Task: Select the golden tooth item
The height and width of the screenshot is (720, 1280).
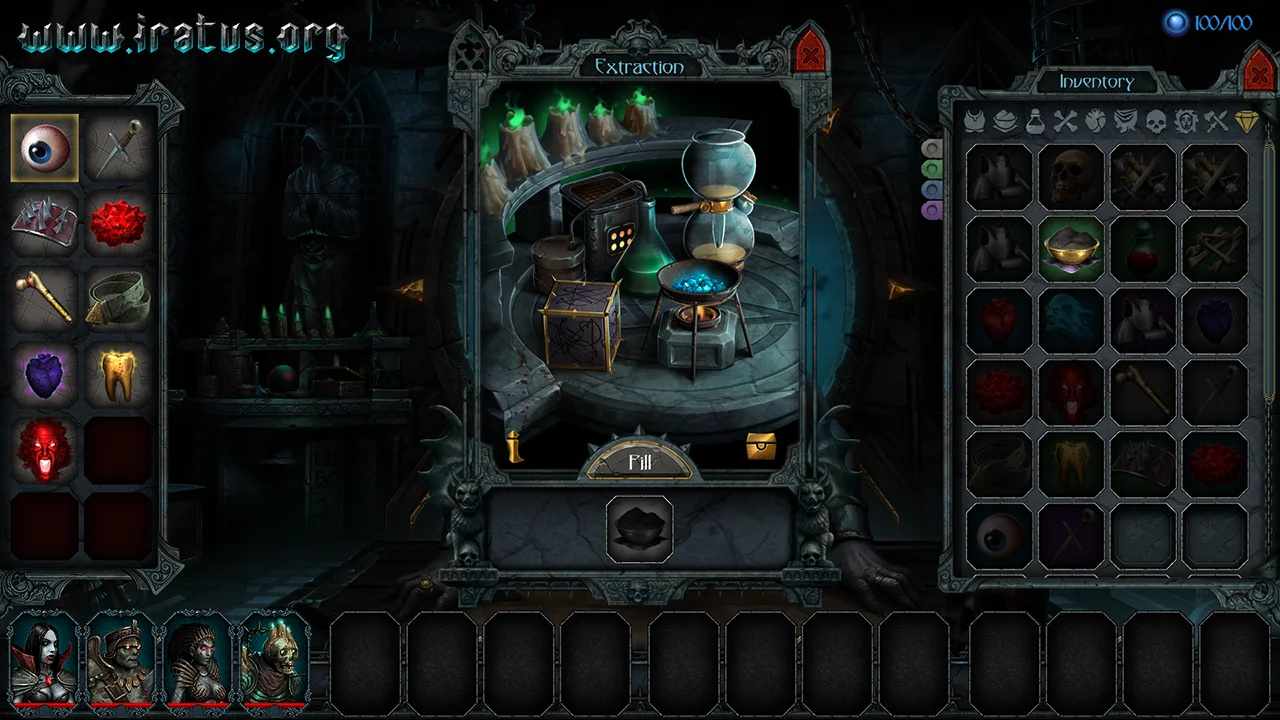Action: click(x=118, y=373)
